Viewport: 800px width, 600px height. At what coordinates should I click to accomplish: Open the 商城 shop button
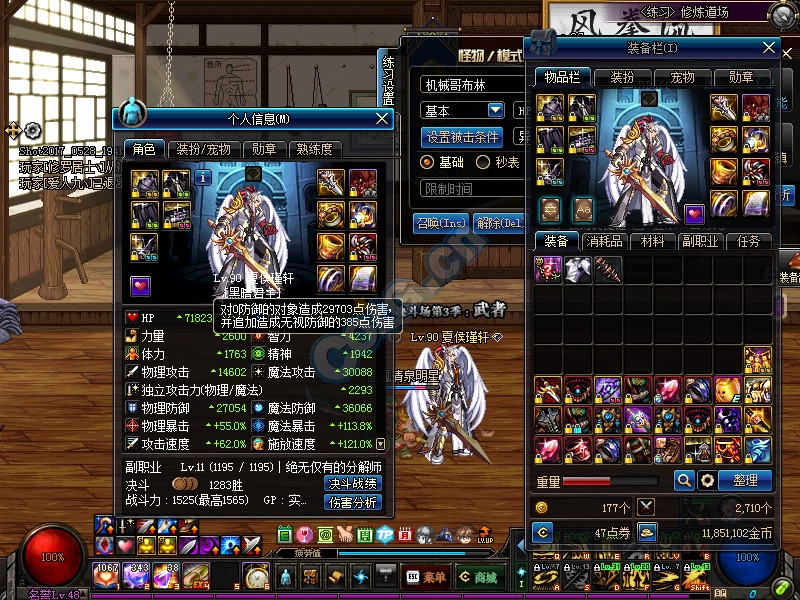click(x=479, y=577)
